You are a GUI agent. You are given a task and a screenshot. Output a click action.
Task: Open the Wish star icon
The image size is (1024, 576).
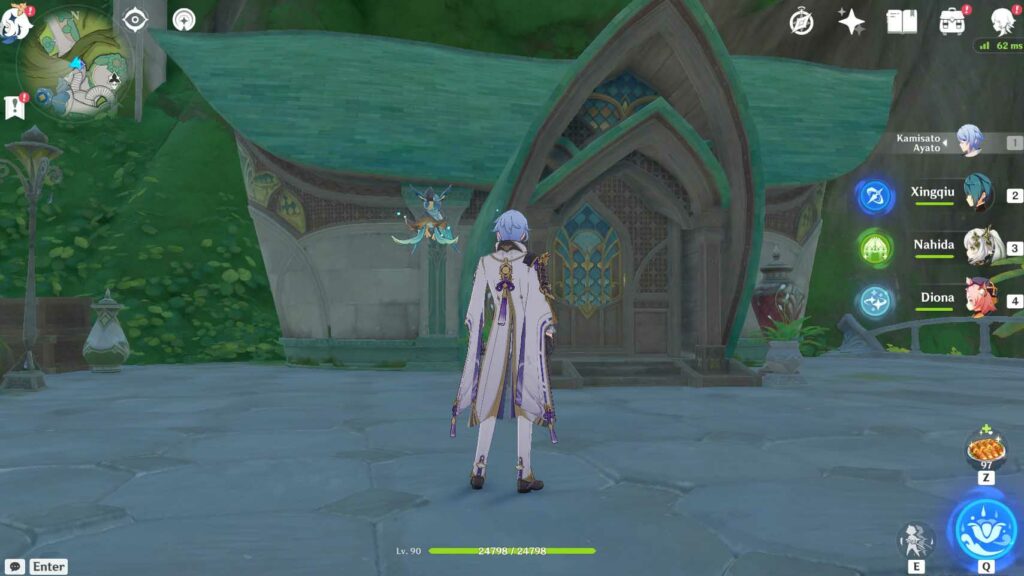click(x=851, y=21)
